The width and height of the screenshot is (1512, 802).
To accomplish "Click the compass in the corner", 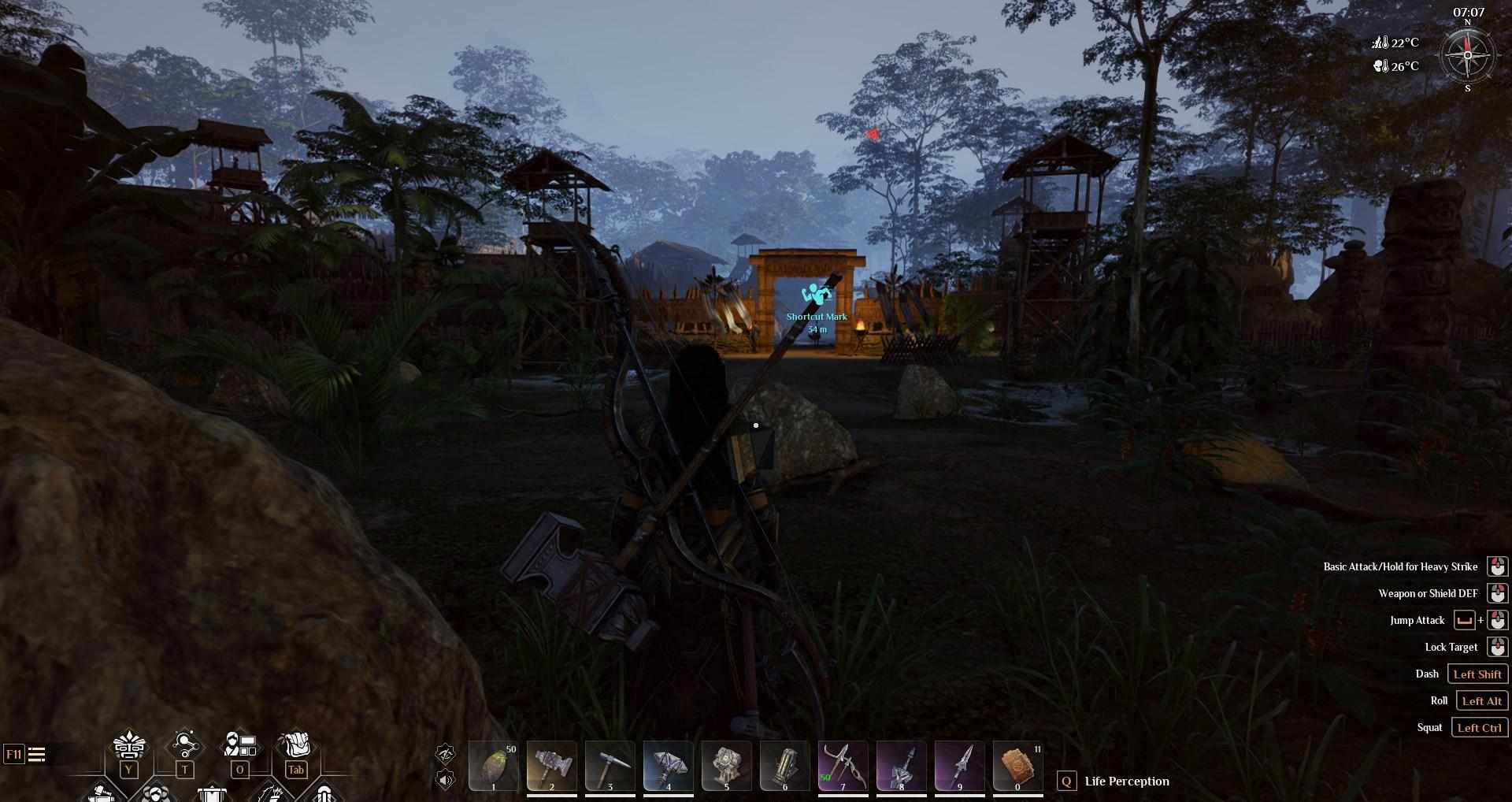I will click(x=1467, y=55).
